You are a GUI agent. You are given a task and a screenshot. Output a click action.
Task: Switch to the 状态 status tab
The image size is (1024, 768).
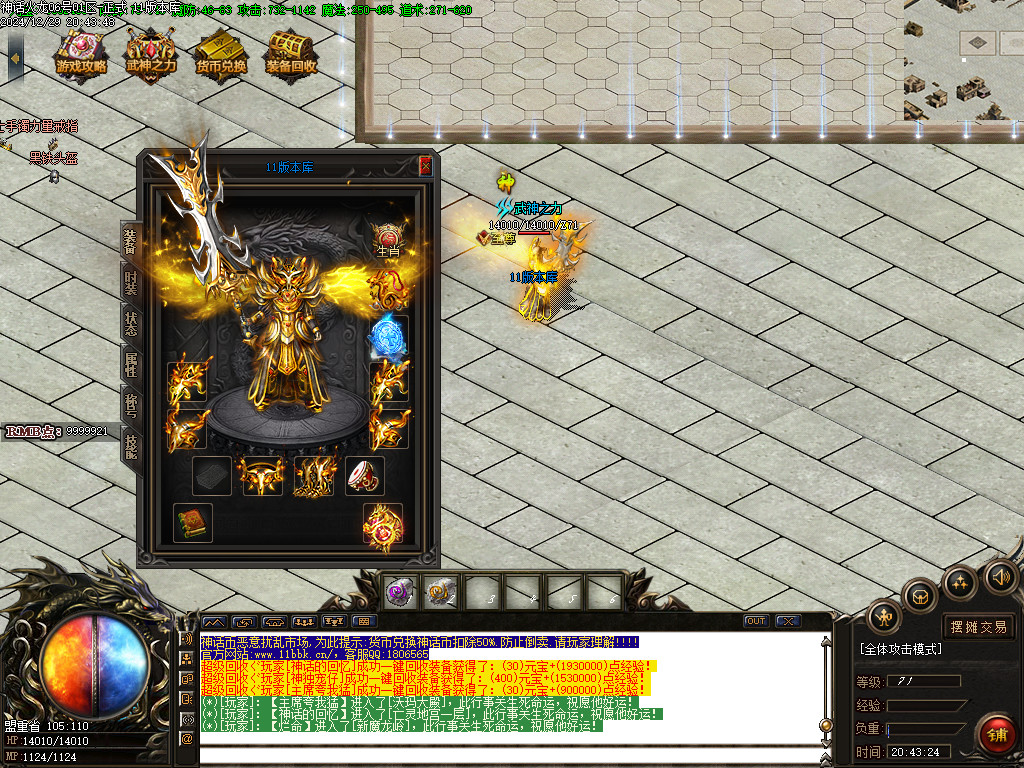(x=131, y=323)
